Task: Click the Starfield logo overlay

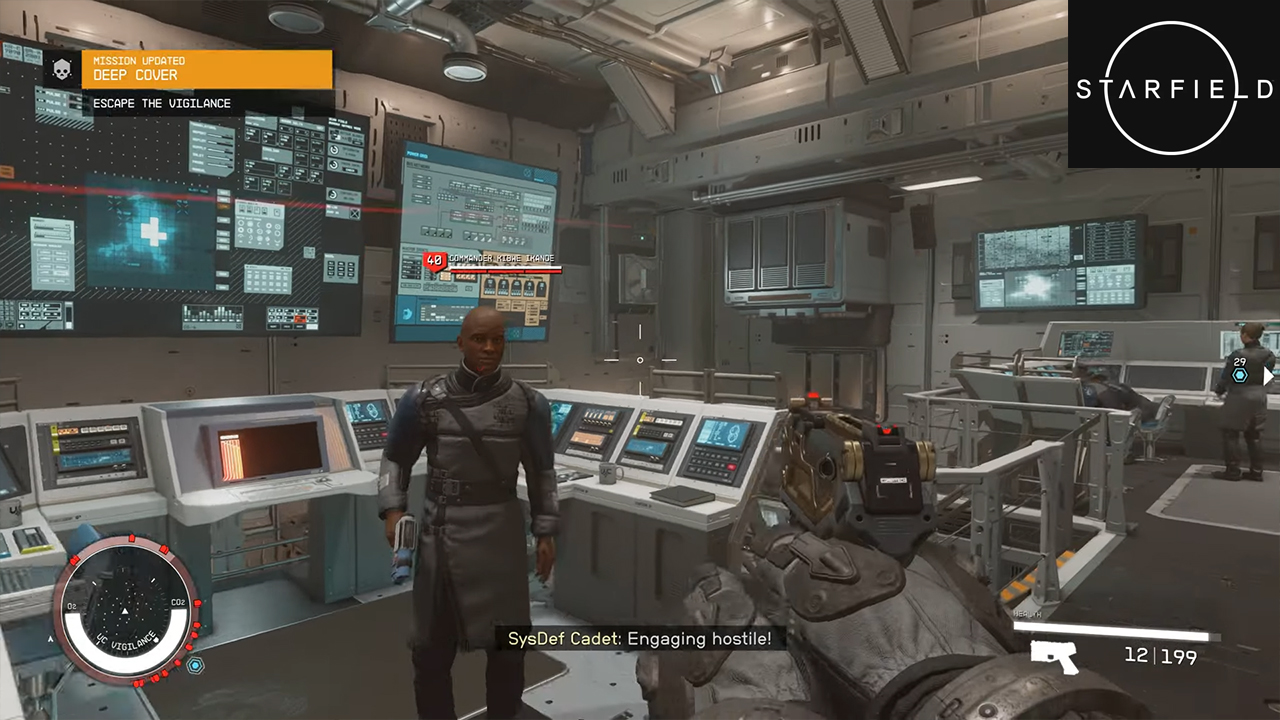Action: (x=1174, y=88)
